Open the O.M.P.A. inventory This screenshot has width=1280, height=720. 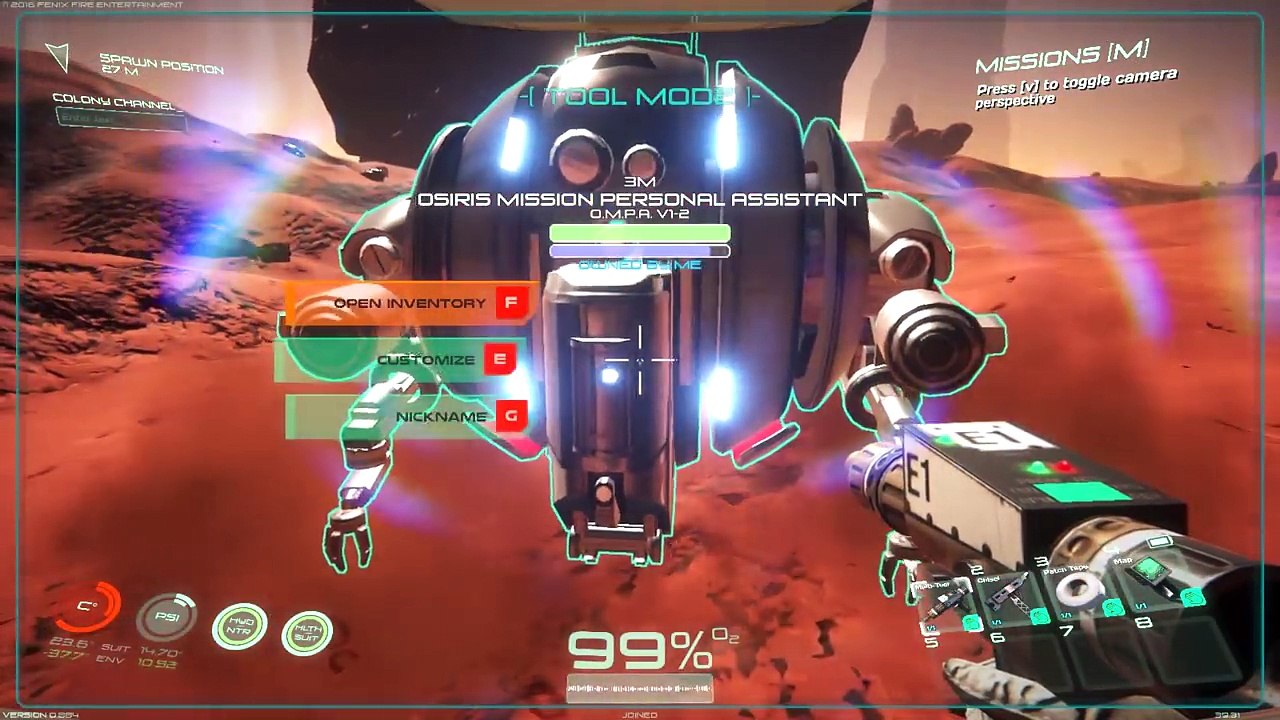tap(410, 303)
